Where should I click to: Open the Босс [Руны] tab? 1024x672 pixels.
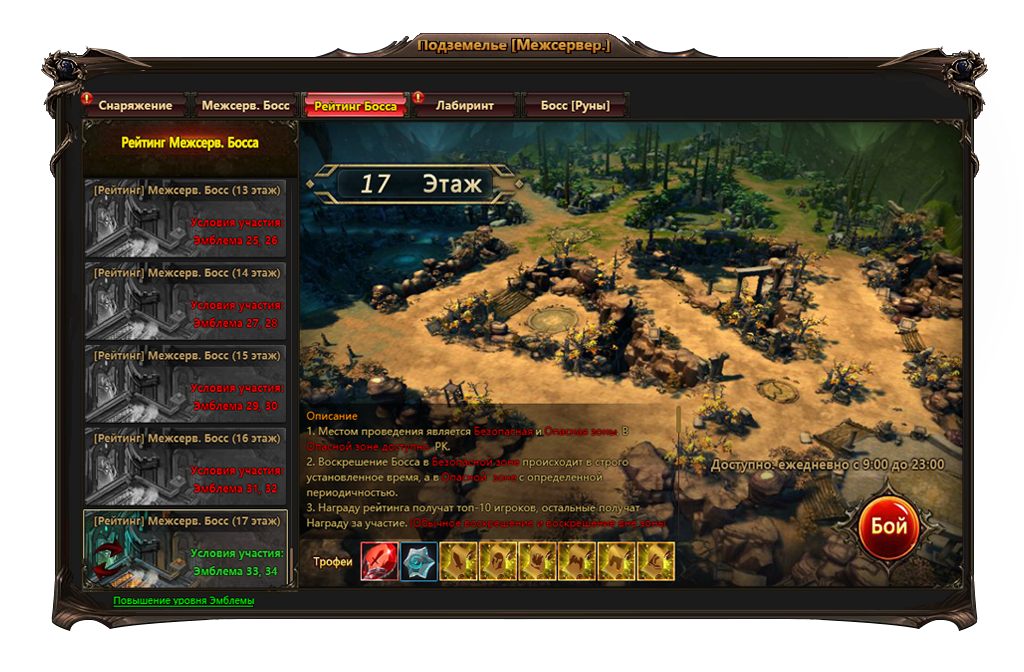point(575,105)
